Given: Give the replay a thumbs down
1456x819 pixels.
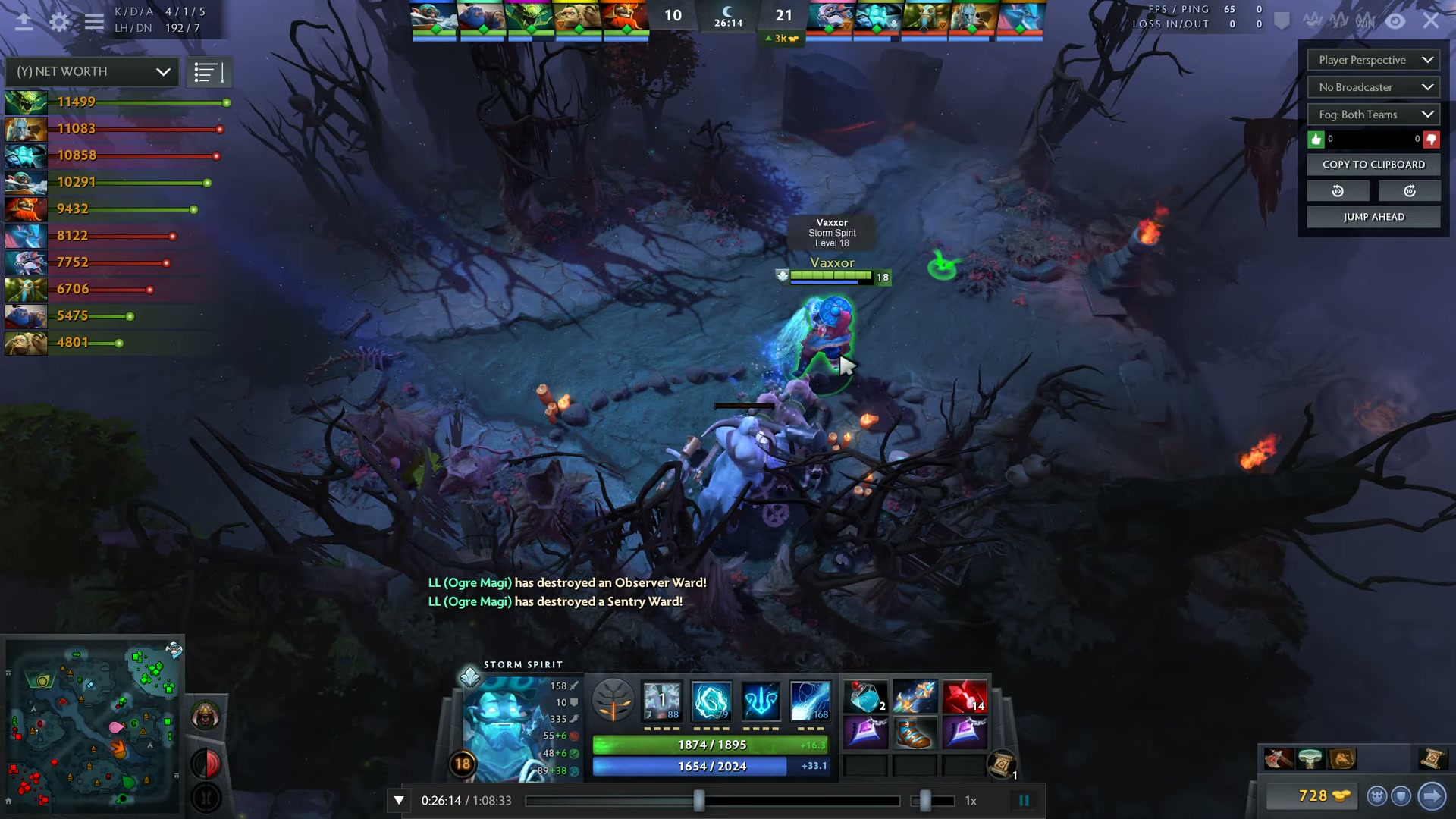Looking at the screenshot, I should point(1430,139).
